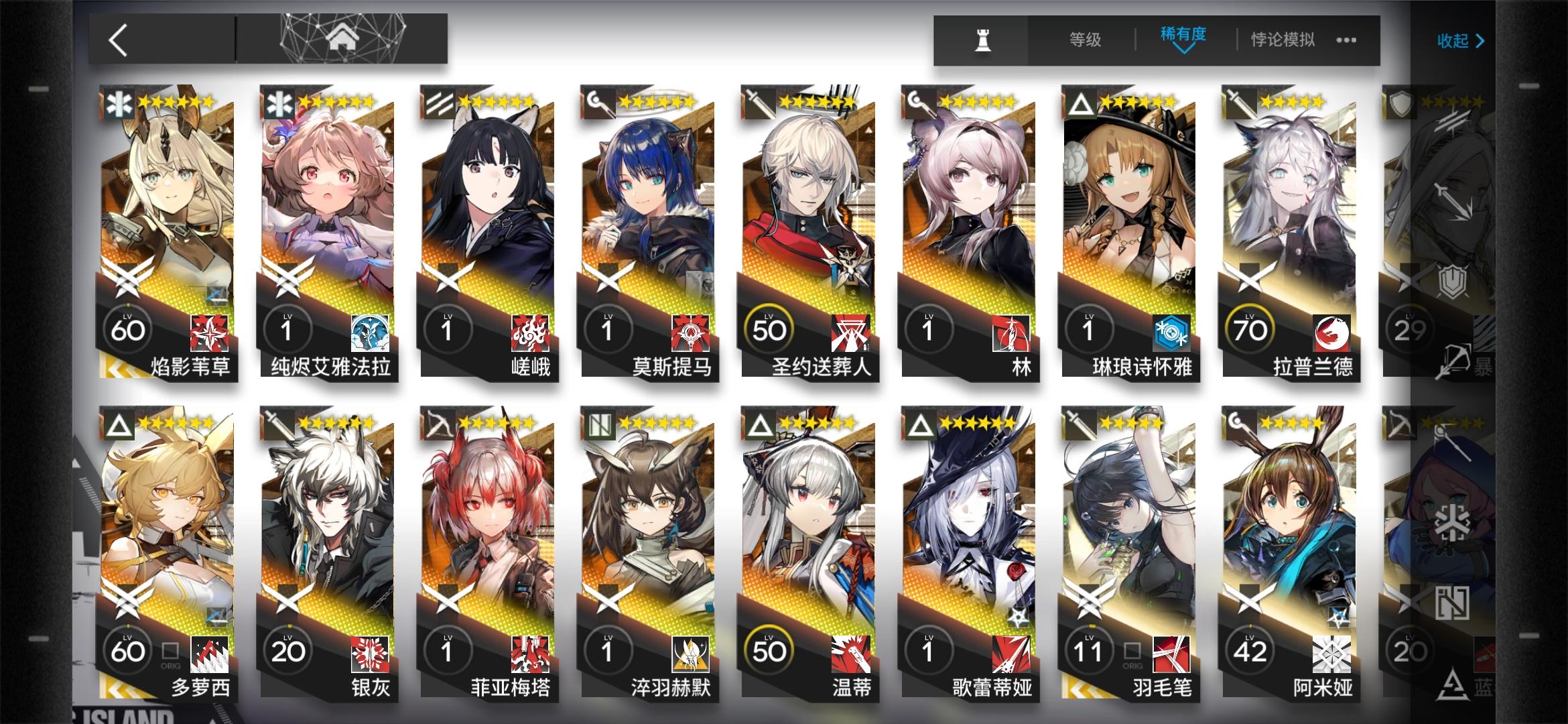Screen dimensions: 1568x724
Task: Collapse the panel via 收起 chevron
Action: tap(1461, 40)
